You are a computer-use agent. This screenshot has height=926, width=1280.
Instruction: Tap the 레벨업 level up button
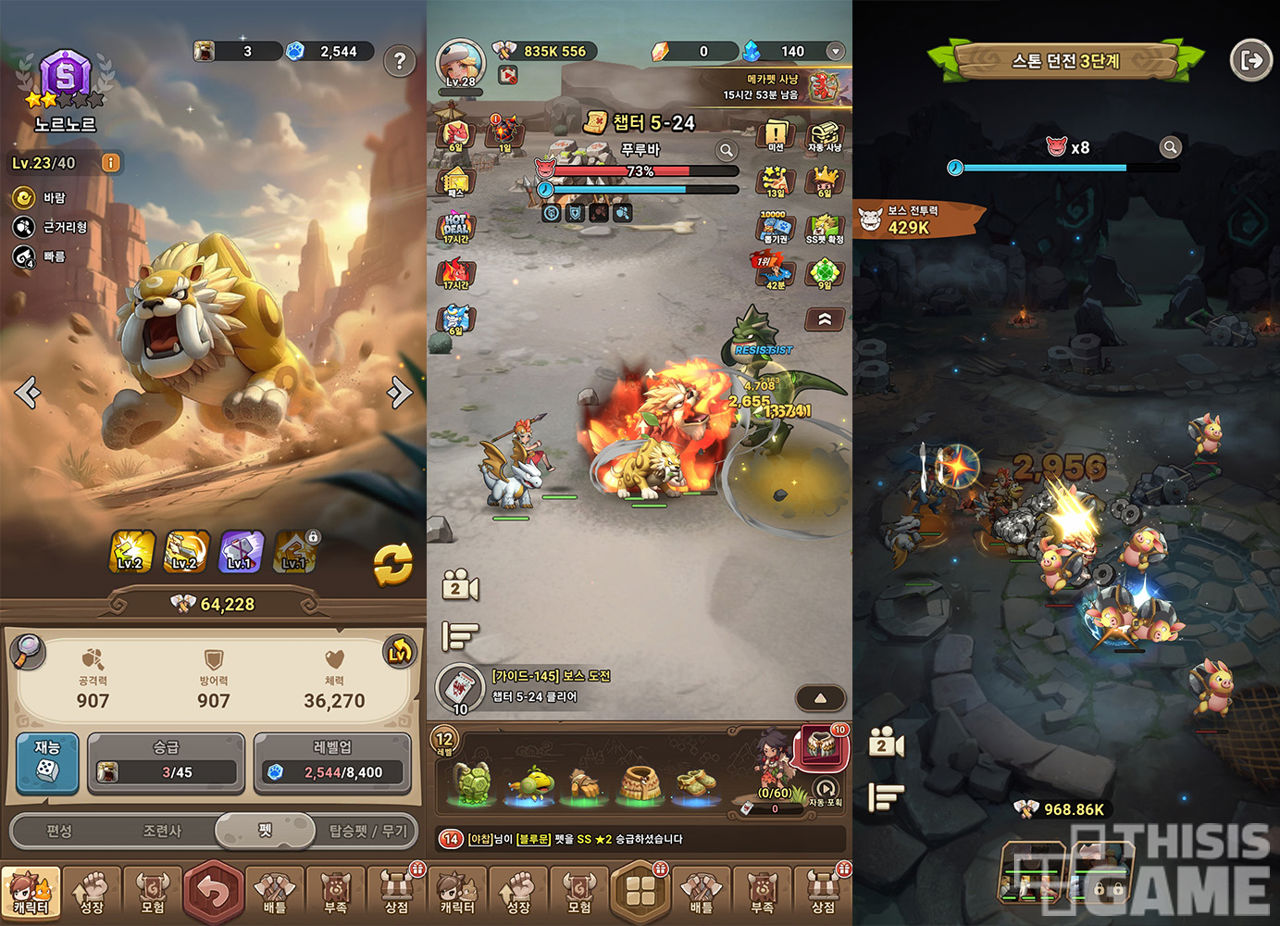tap(332, 763)
